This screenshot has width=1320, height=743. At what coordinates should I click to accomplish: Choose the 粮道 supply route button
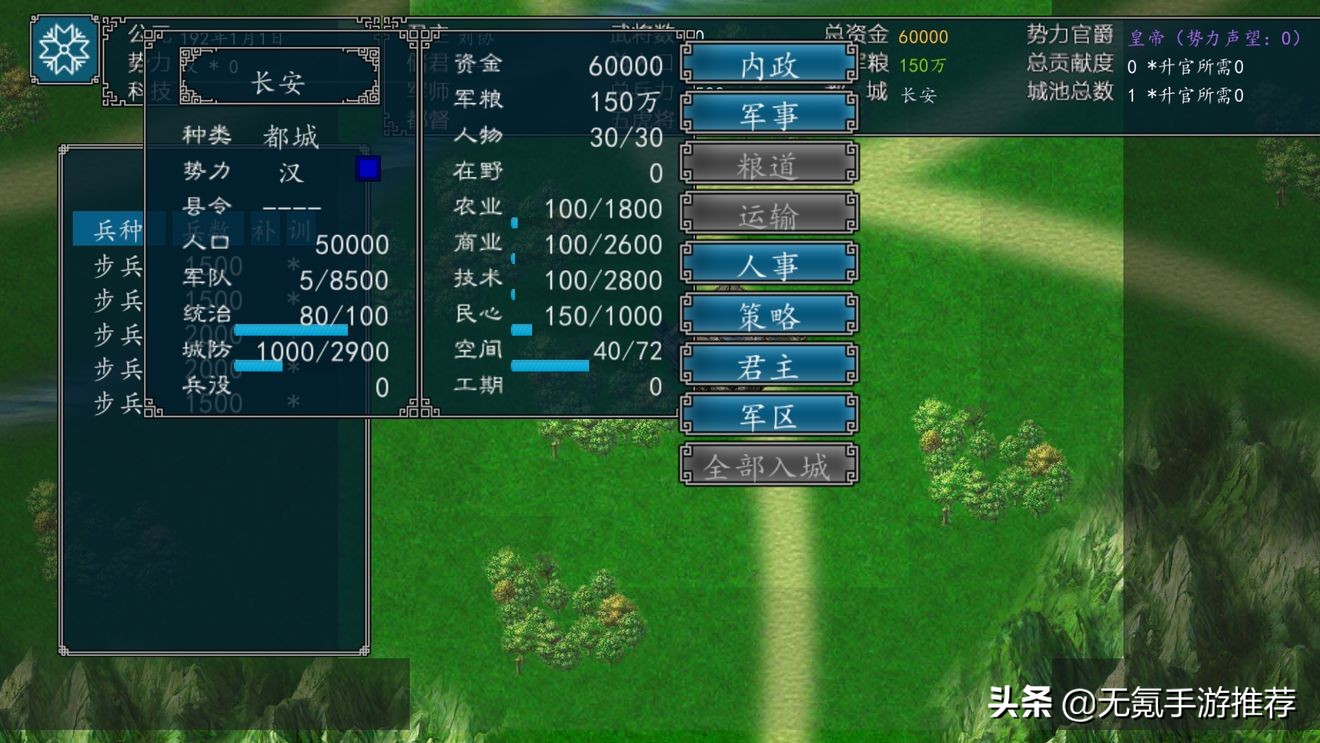click(768, 165)
